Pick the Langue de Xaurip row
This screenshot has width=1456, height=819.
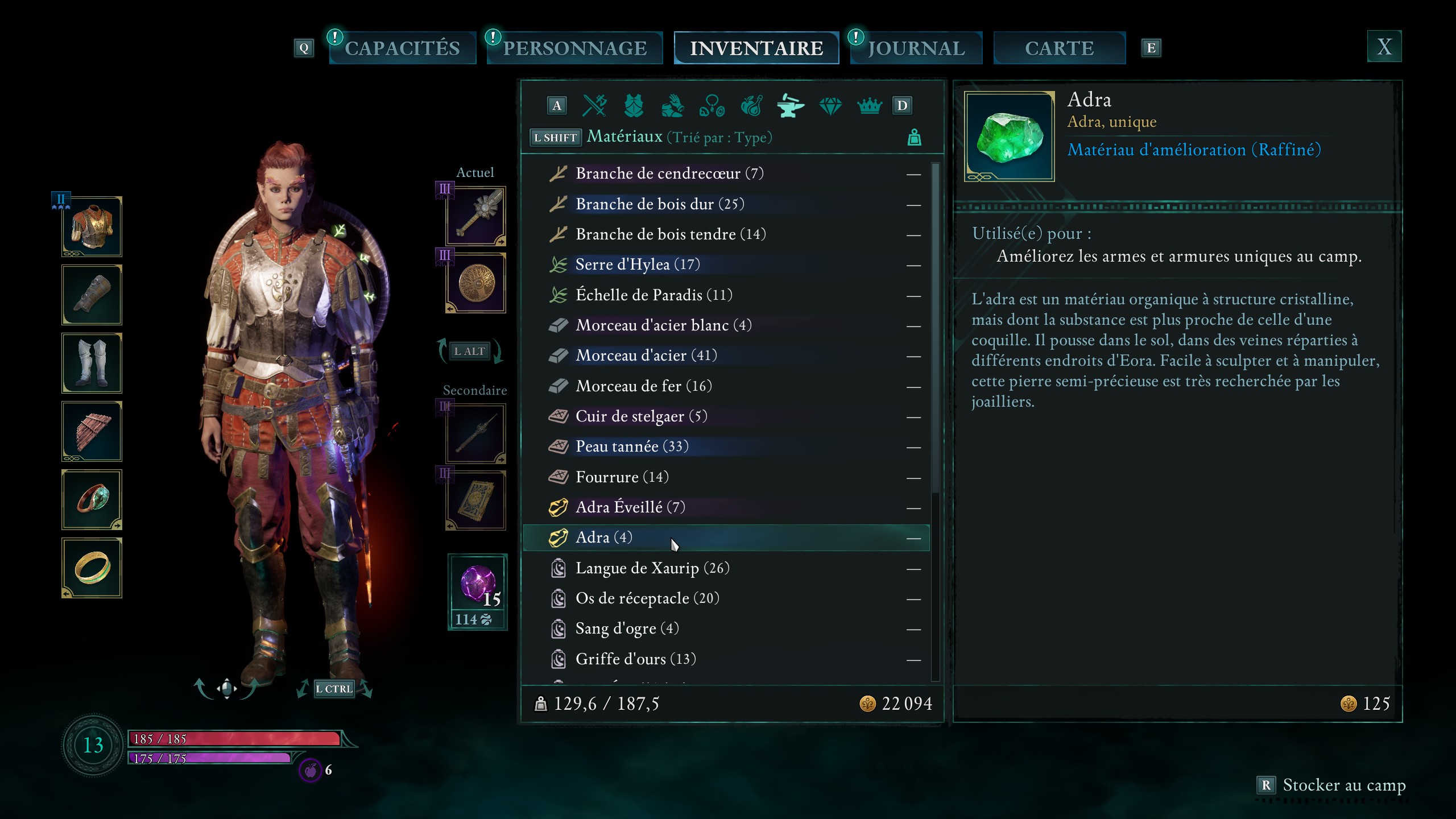[x=652, y=568]
